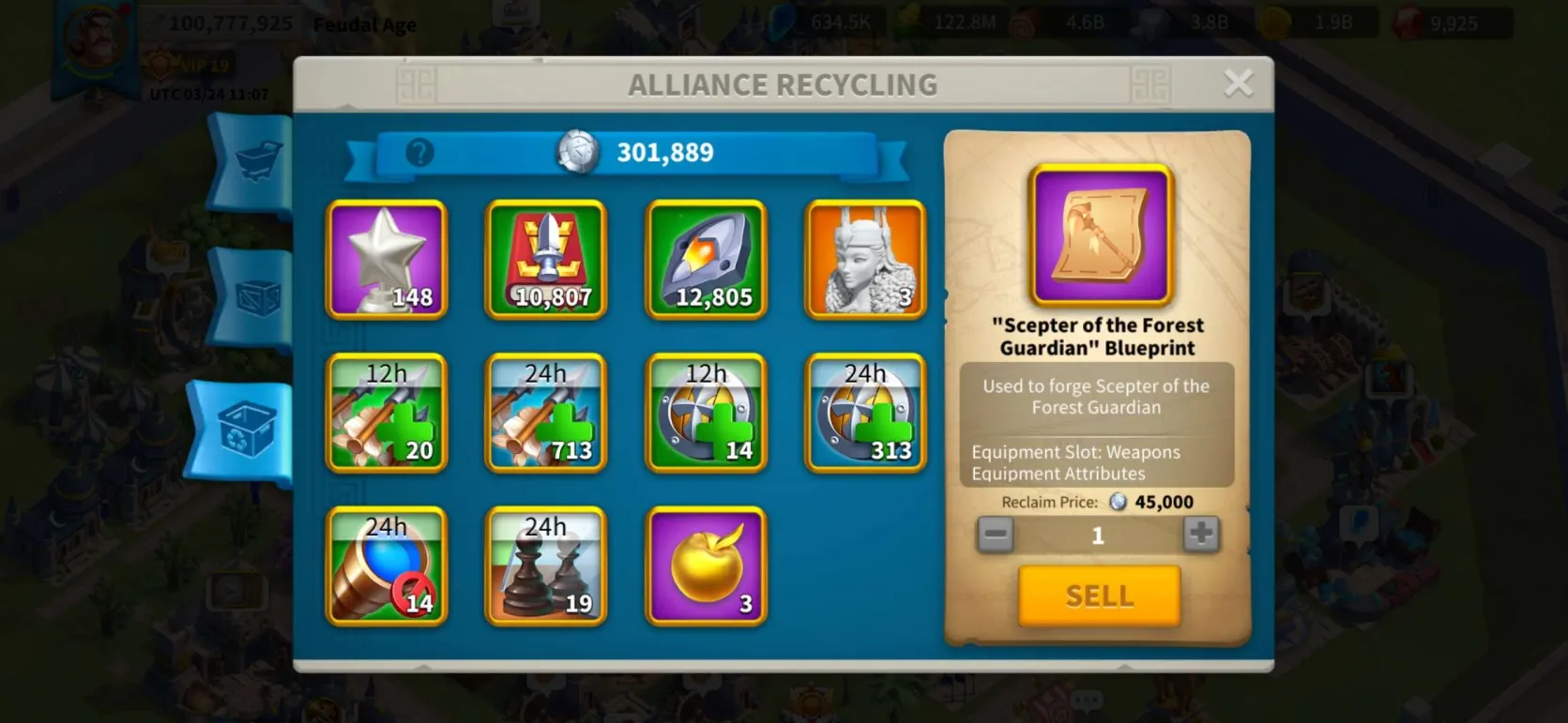Pick the 24h attack boost with 713
Viewport: 1568px width, 723px height.
pyautogui.click(x=546, y=413)
